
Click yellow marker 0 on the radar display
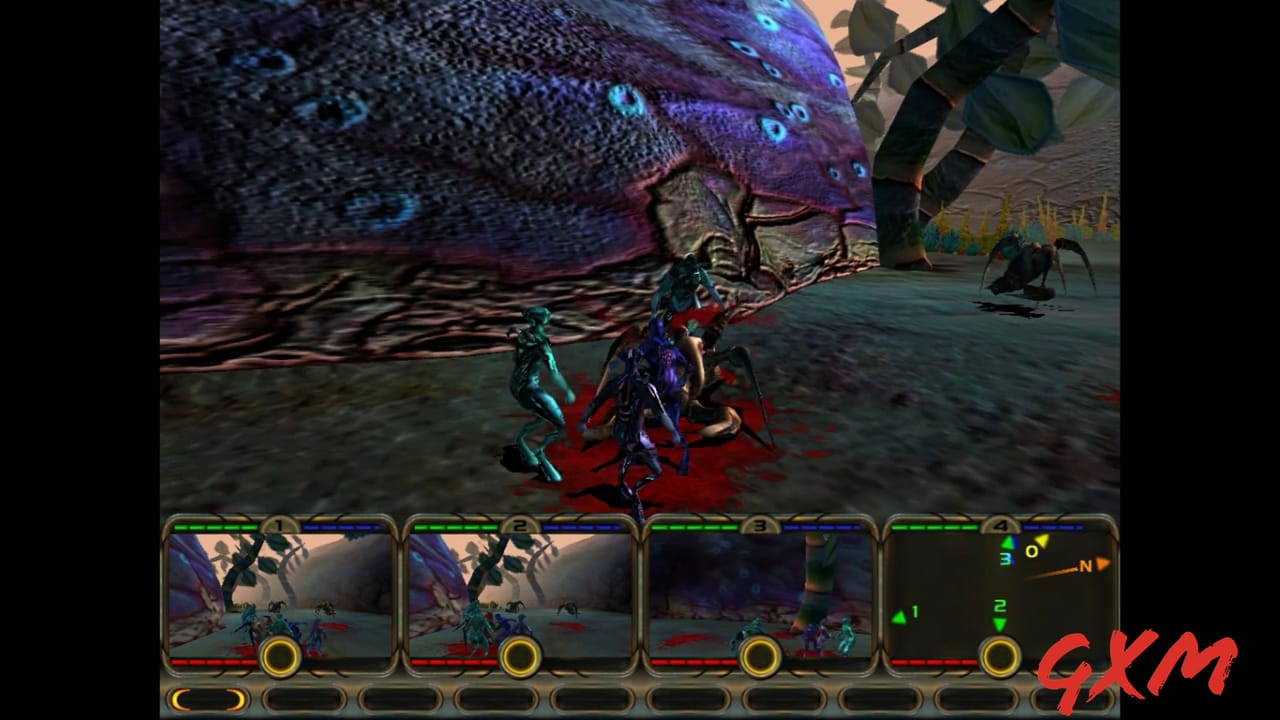[x=1031, y=550]
